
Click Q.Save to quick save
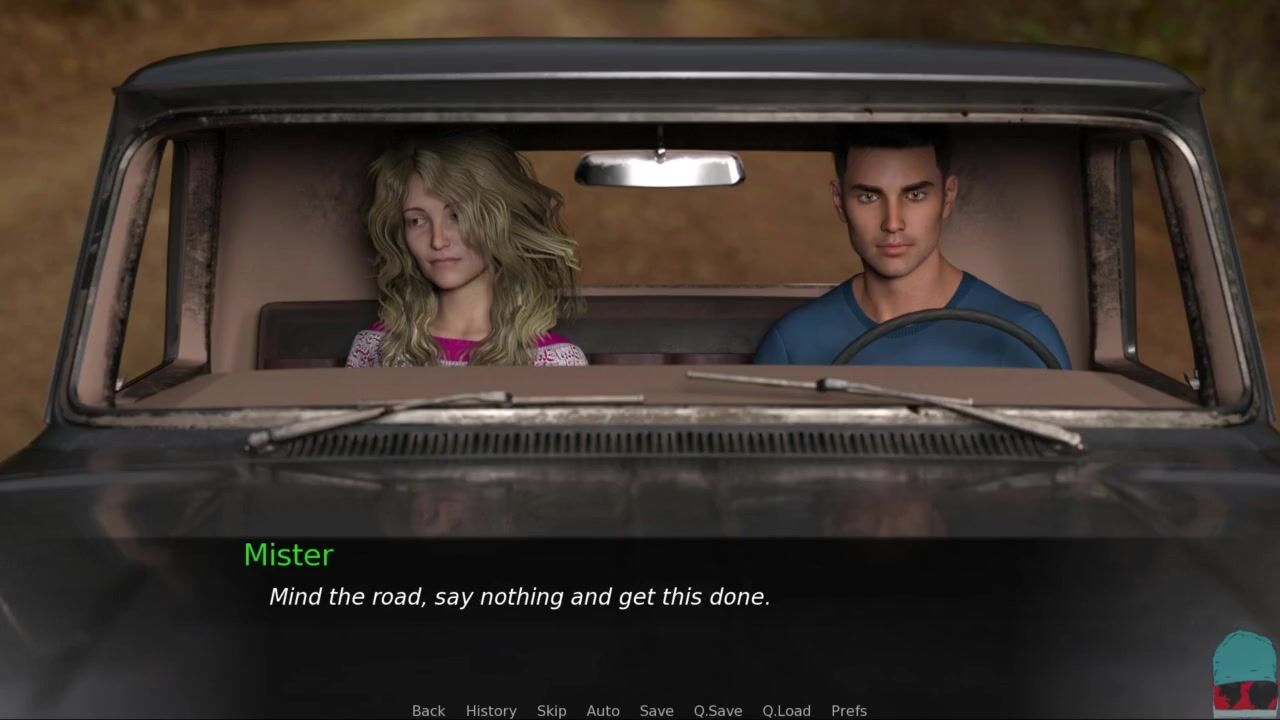tap(718, 711)
